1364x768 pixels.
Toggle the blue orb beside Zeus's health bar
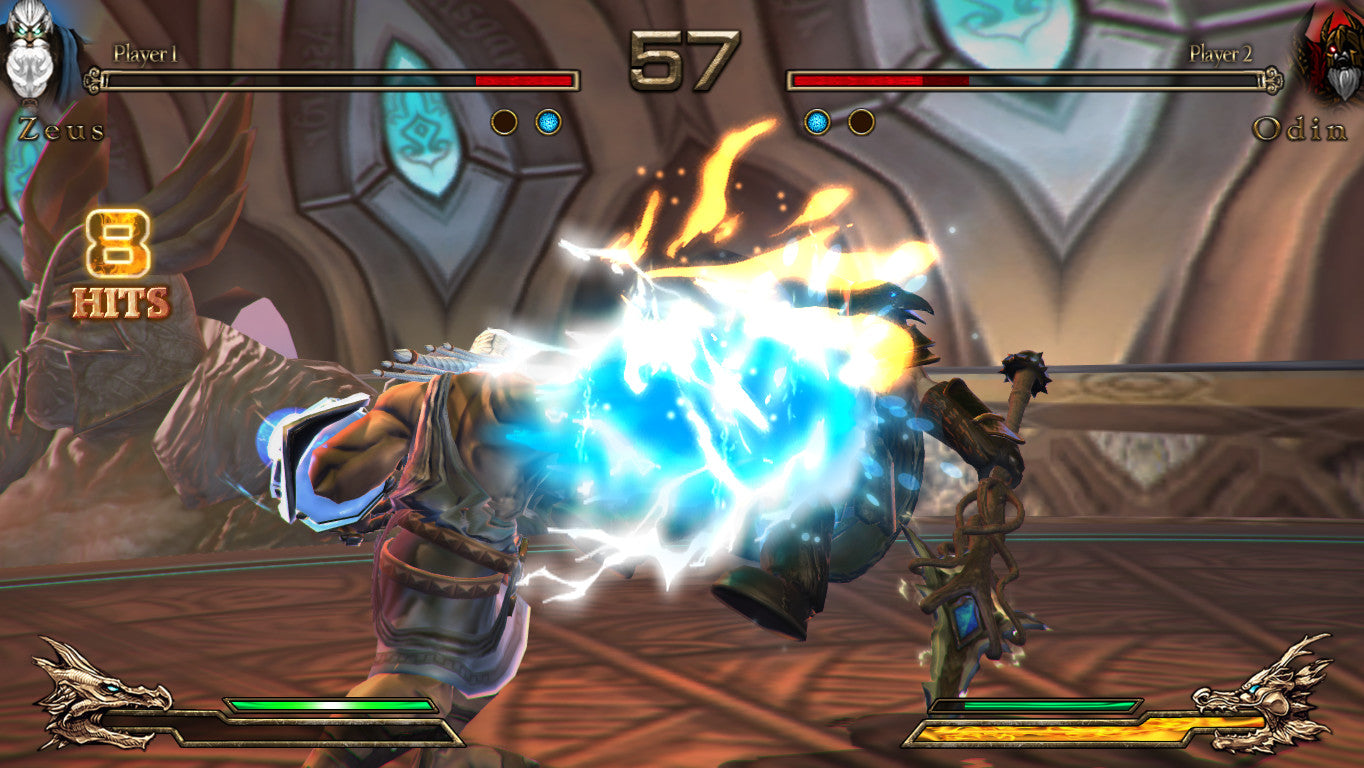click(x=546, y=123)
